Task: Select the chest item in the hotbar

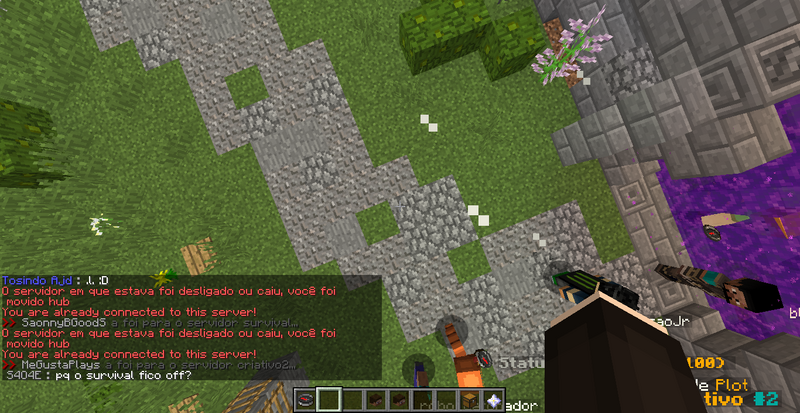Action: 469,401
